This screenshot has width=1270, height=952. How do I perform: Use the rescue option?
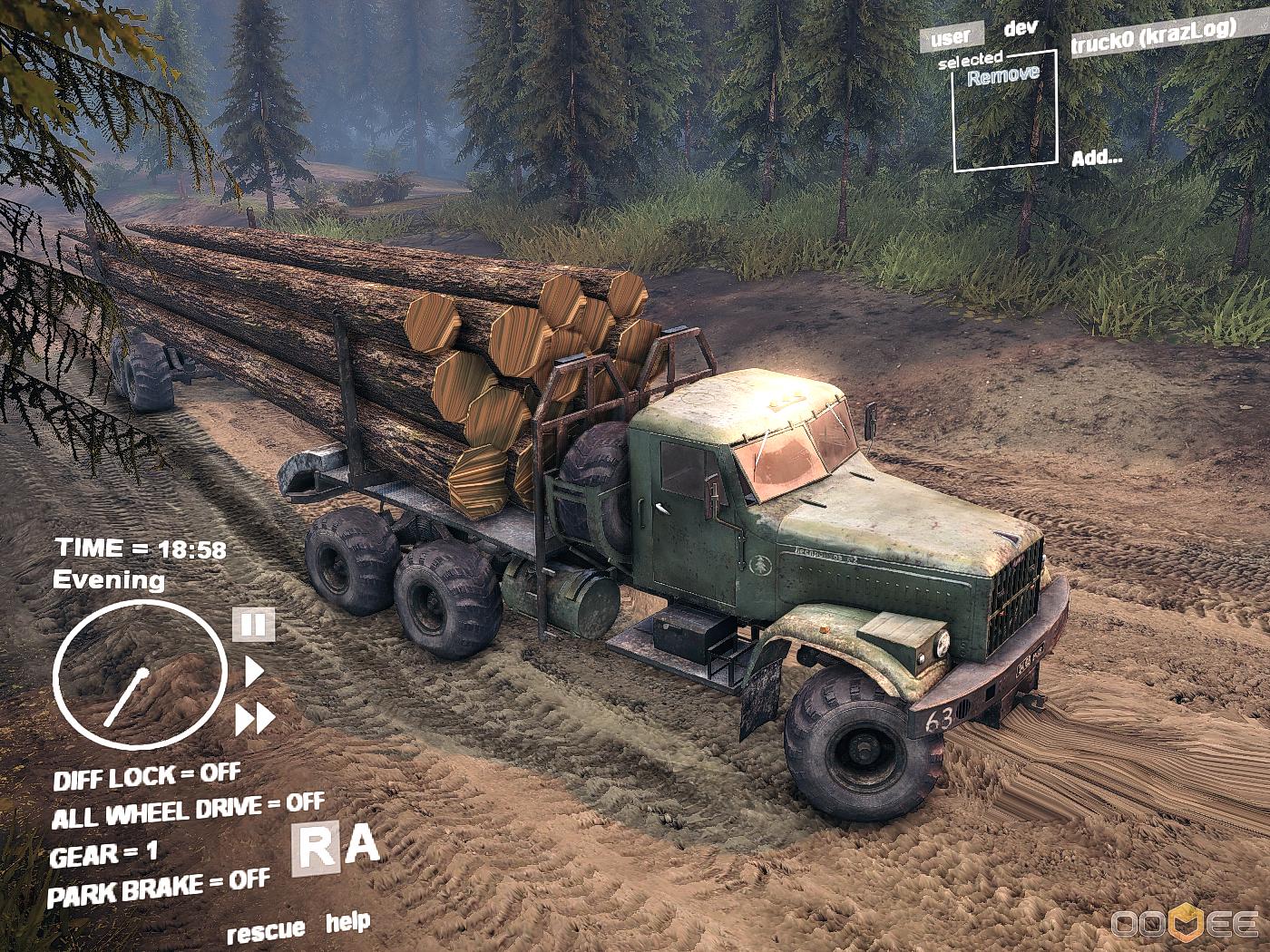(x=266, y=931)
